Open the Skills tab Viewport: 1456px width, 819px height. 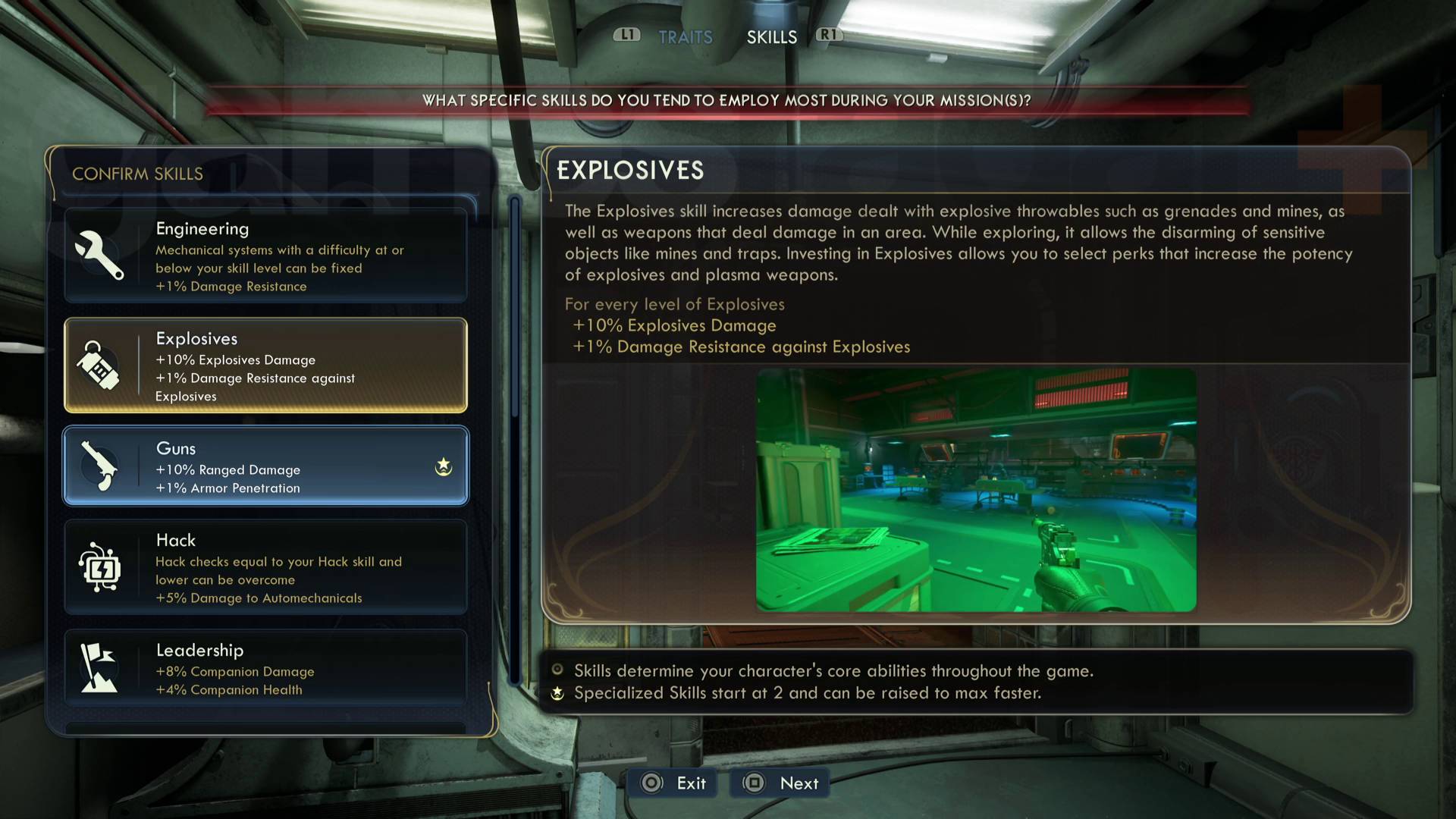(771, 37)
